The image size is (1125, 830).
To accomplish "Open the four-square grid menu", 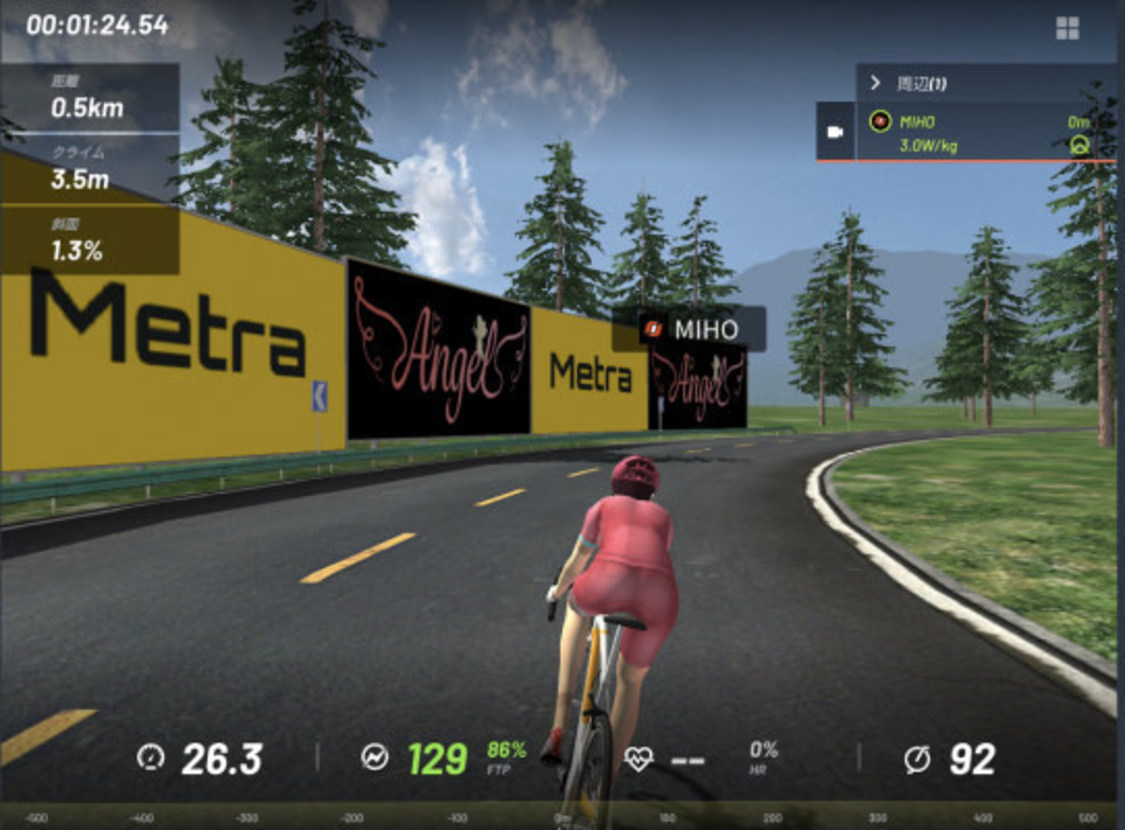I will point(1067,28).
